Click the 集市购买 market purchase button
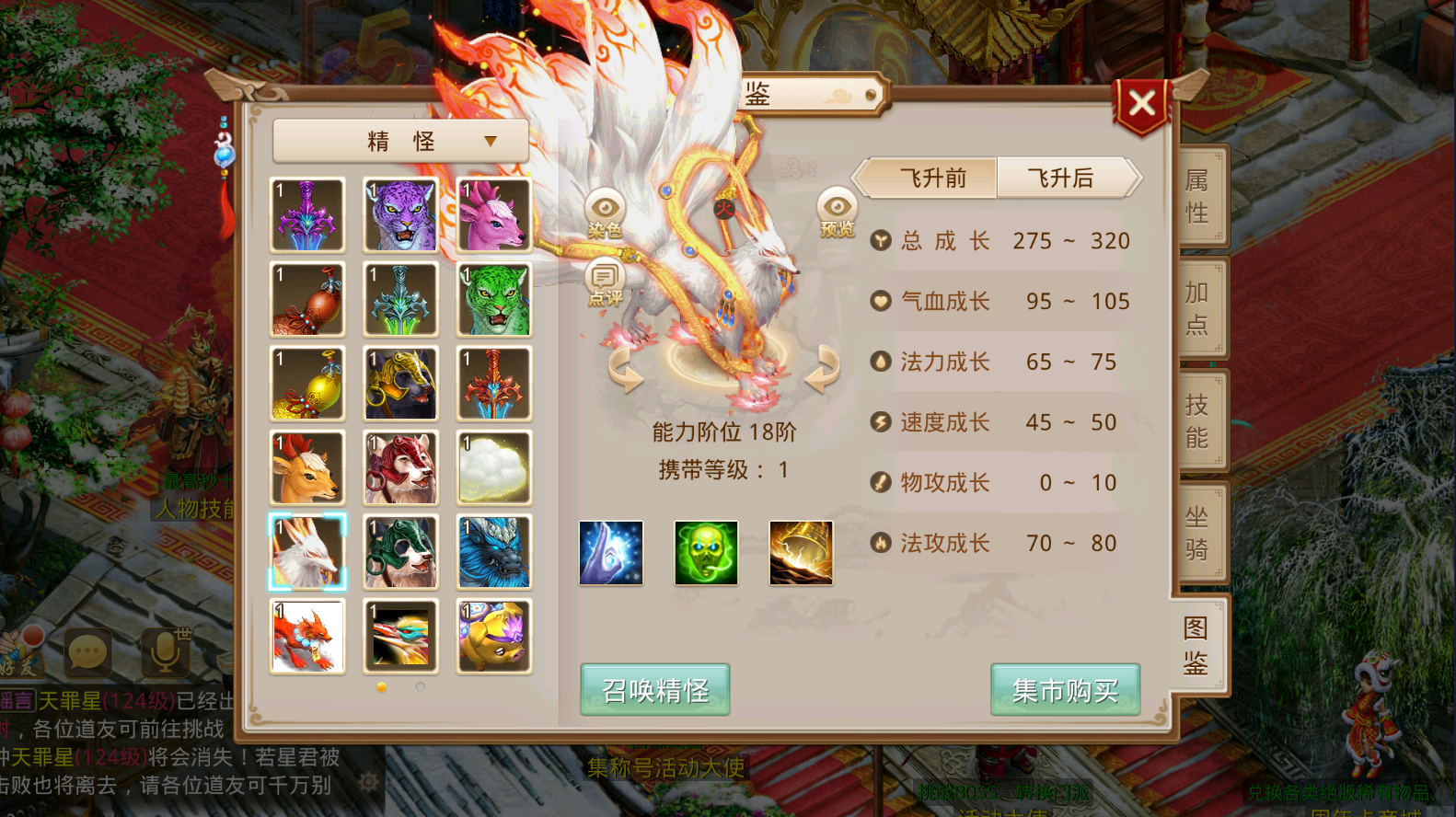Image resolution: width=1456 pixels, height=817 pixels. pyautogui.click(x=1065, y=689)
